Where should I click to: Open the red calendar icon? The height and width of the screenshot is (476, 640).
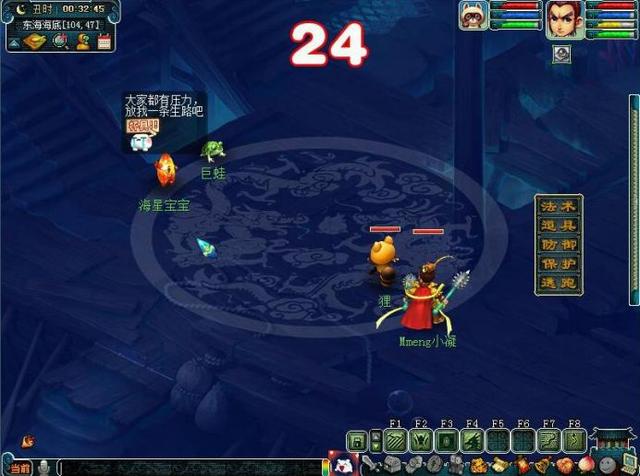click(x=103, y=41)
